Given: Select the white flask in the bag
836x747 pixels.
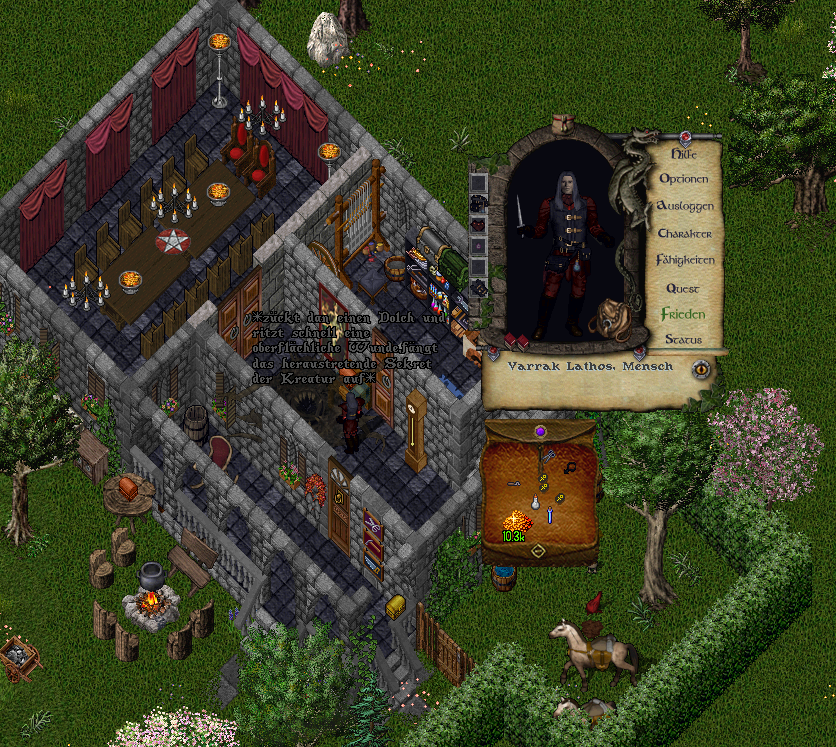Looking at the screenshot, I should pos(535,501).
